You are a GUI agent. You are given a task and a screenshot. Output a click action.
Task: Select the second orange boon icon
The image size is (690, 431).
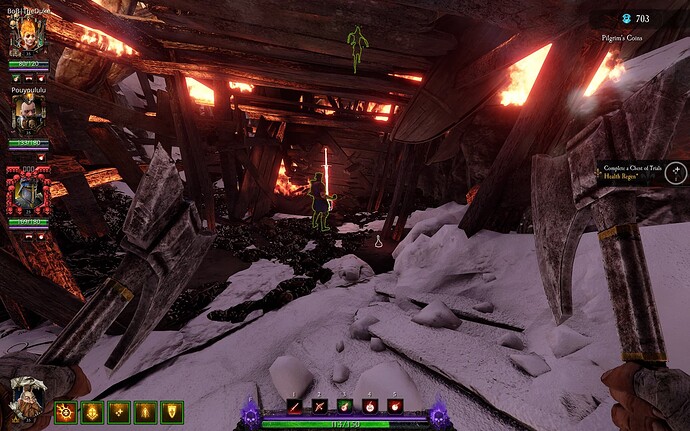point(92,410)
